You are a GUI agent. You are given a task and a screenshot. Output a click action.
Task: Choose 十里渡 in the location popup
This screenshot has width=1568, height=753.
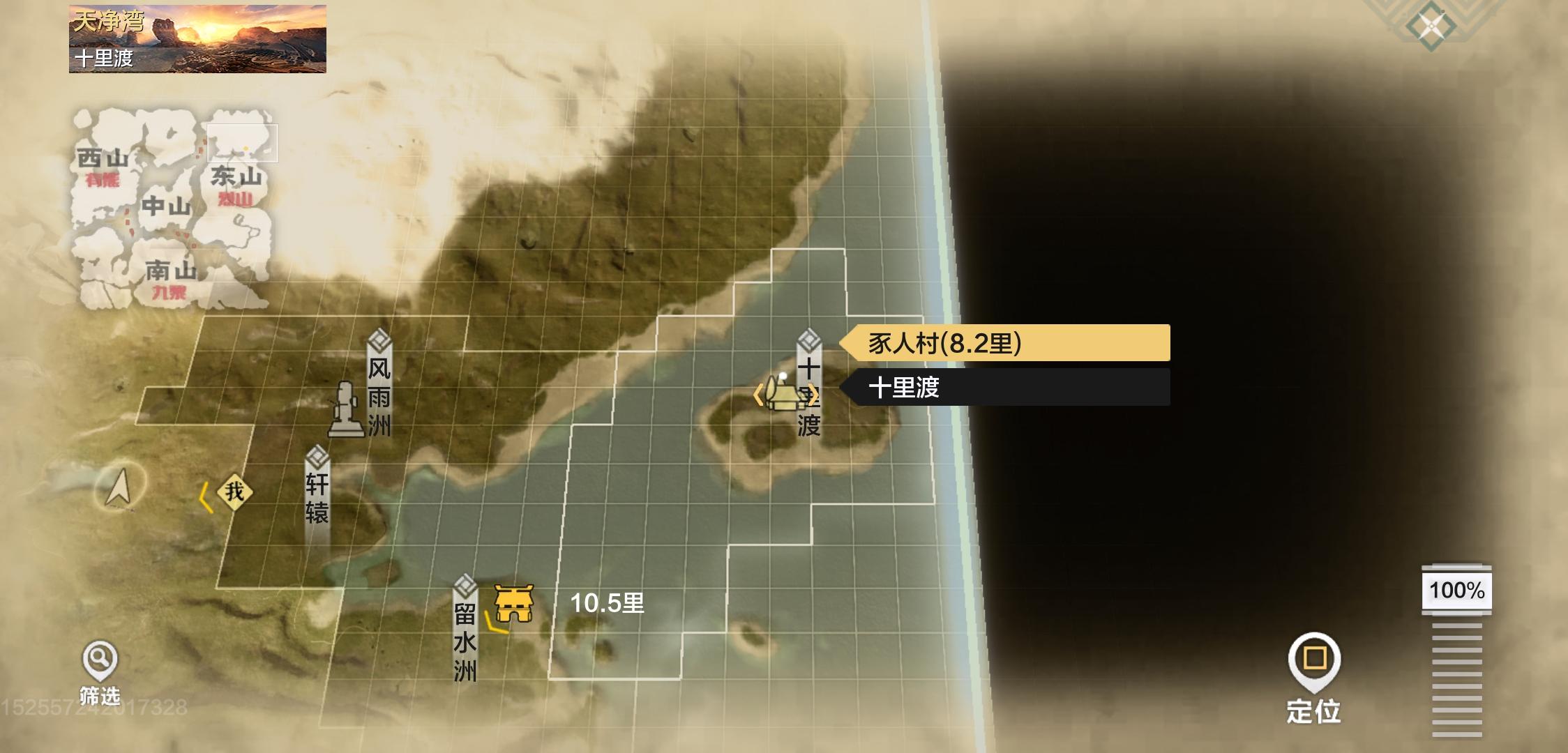pos(1004,388)
